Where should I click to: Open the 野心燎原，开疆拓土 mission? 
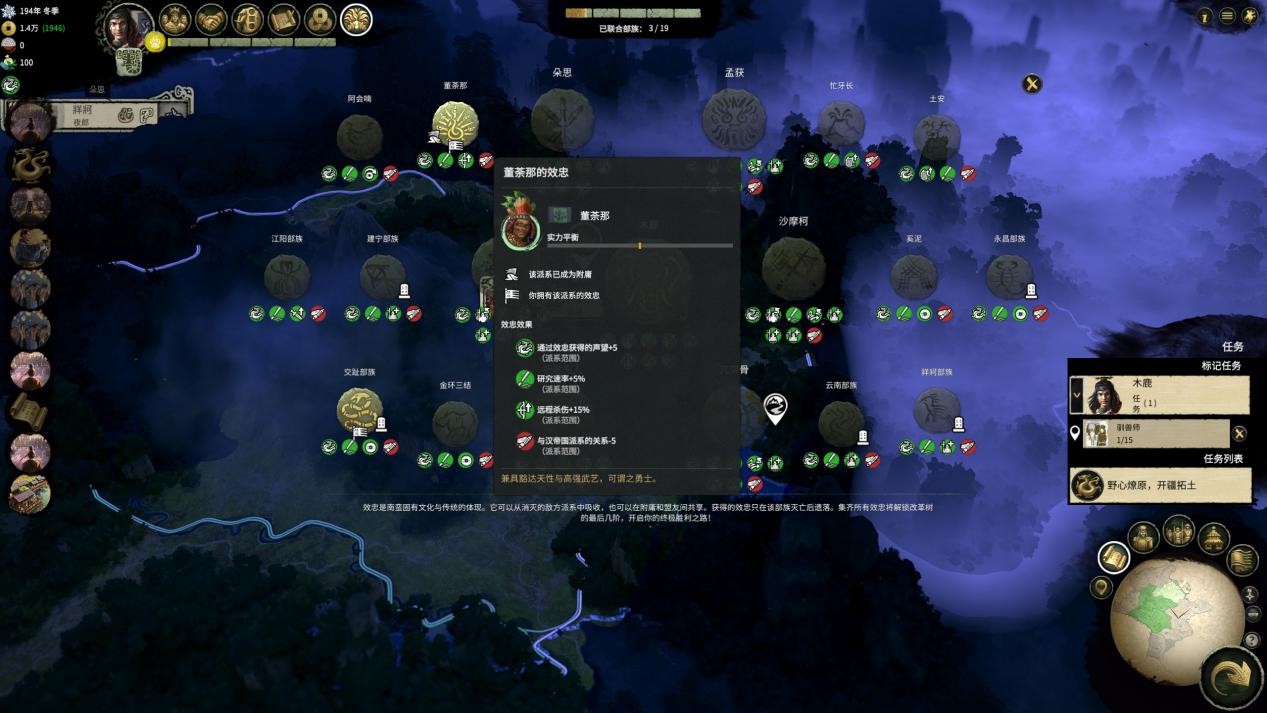click(x=1160, y=485)
